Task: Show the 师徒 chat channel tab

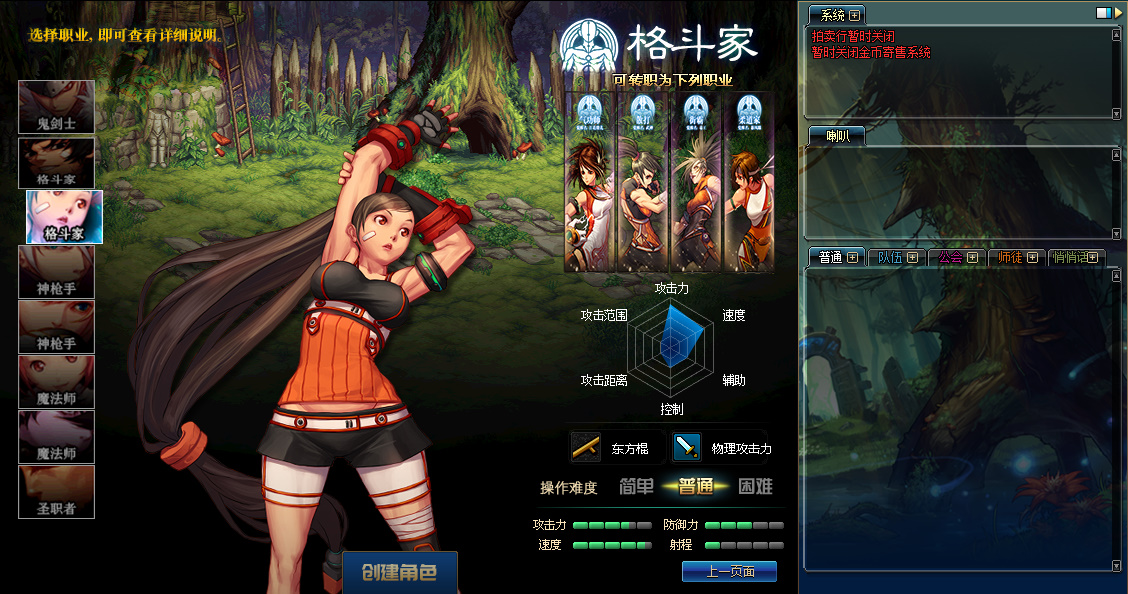Action: [1016, 257]
